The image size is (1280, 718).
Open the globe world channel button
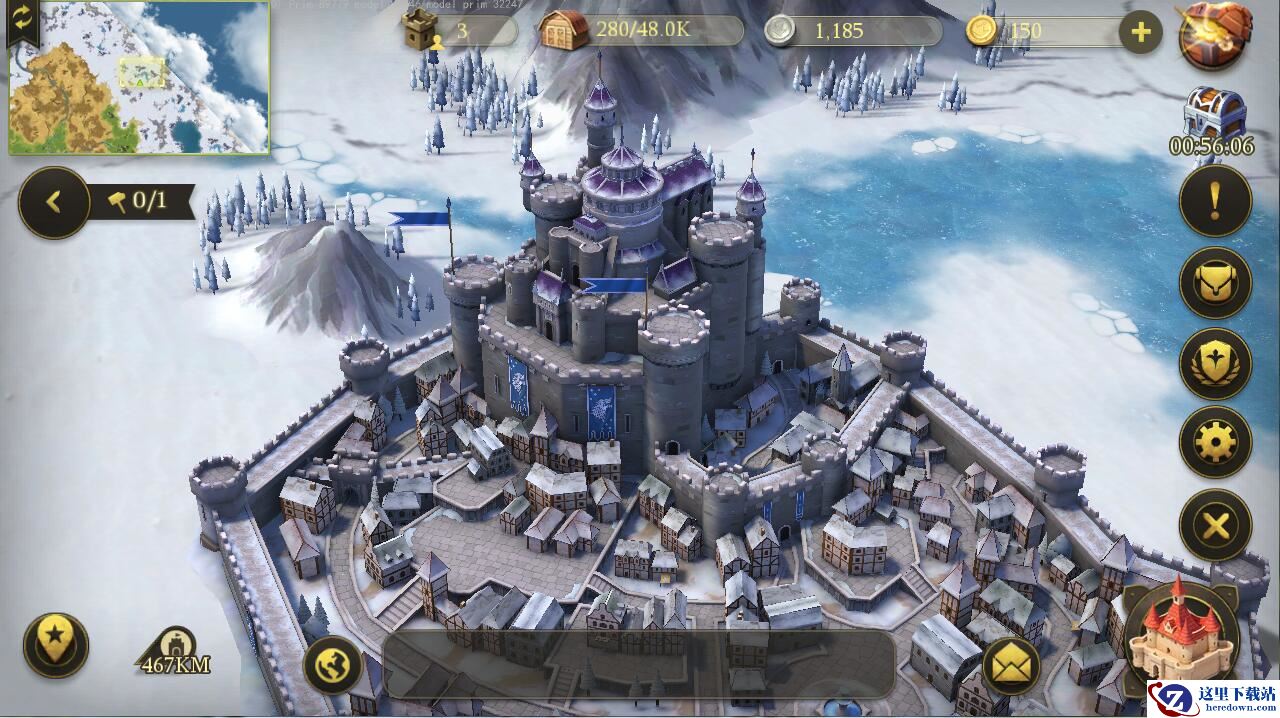[x=332, y=665]
